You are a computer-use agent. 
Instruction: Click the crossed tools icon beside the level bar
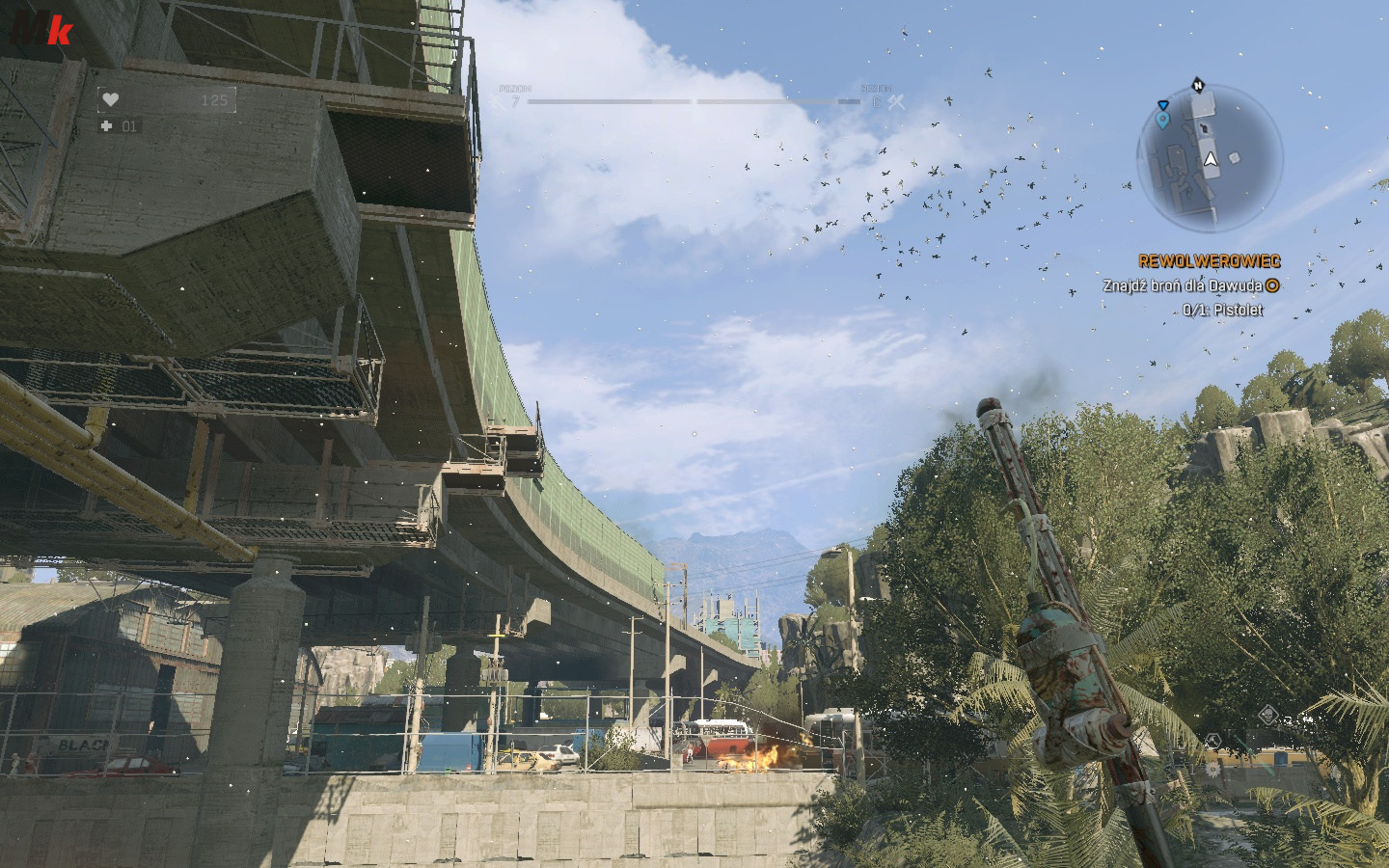[897, 100]
